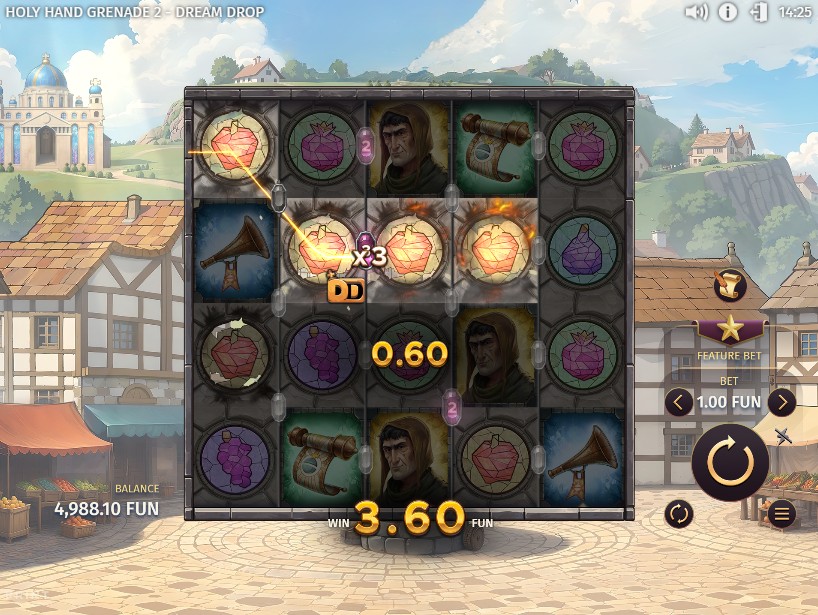The height and width of the screenshot is (615, 818).
Task: Show game information with the i icon
Action: tap(728, 12)
